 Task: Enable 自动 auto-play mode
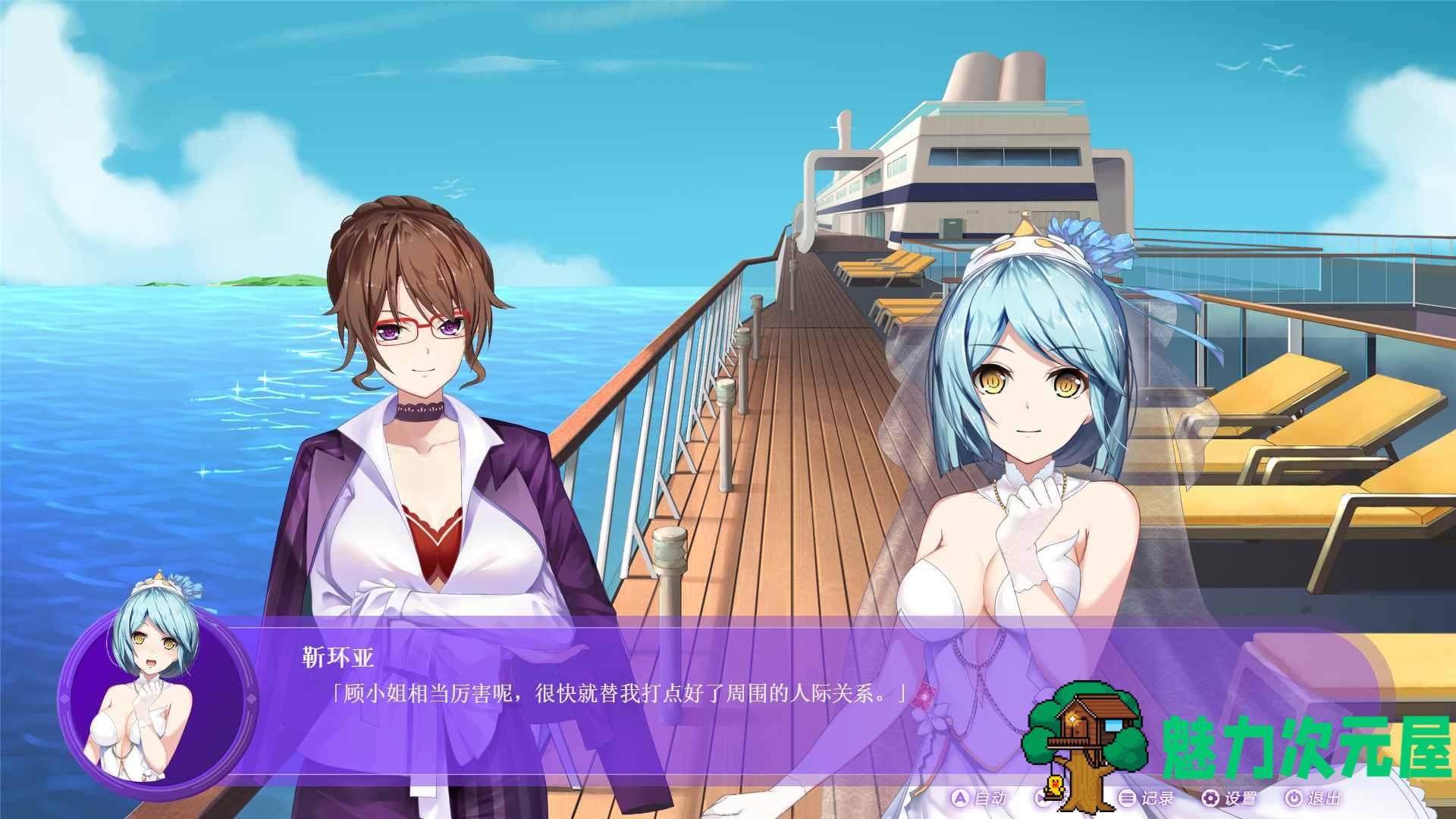(x=979, y=798)
